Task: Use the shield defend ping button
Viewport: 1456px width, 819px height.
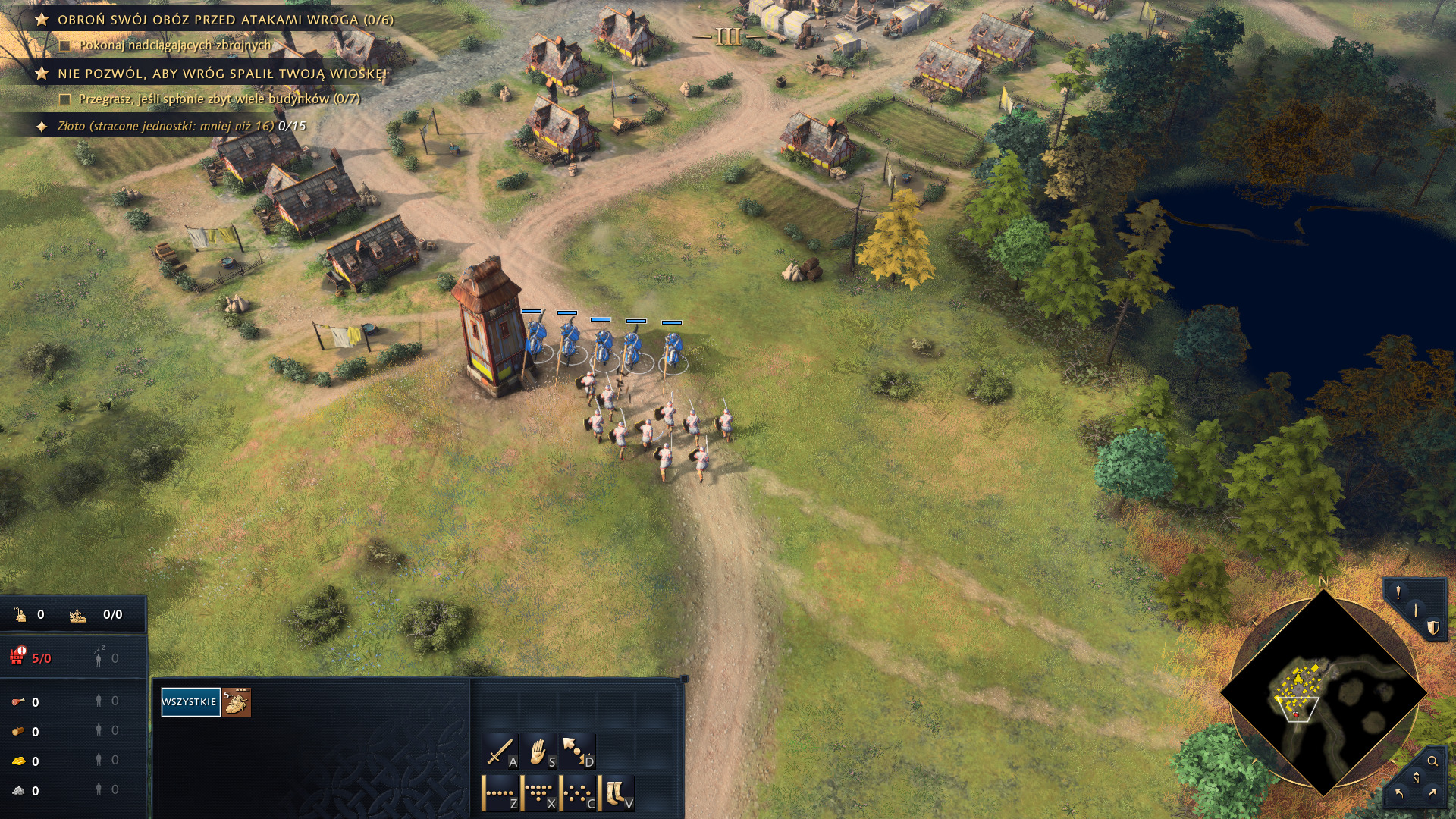Action: (x=1432, y=627)
